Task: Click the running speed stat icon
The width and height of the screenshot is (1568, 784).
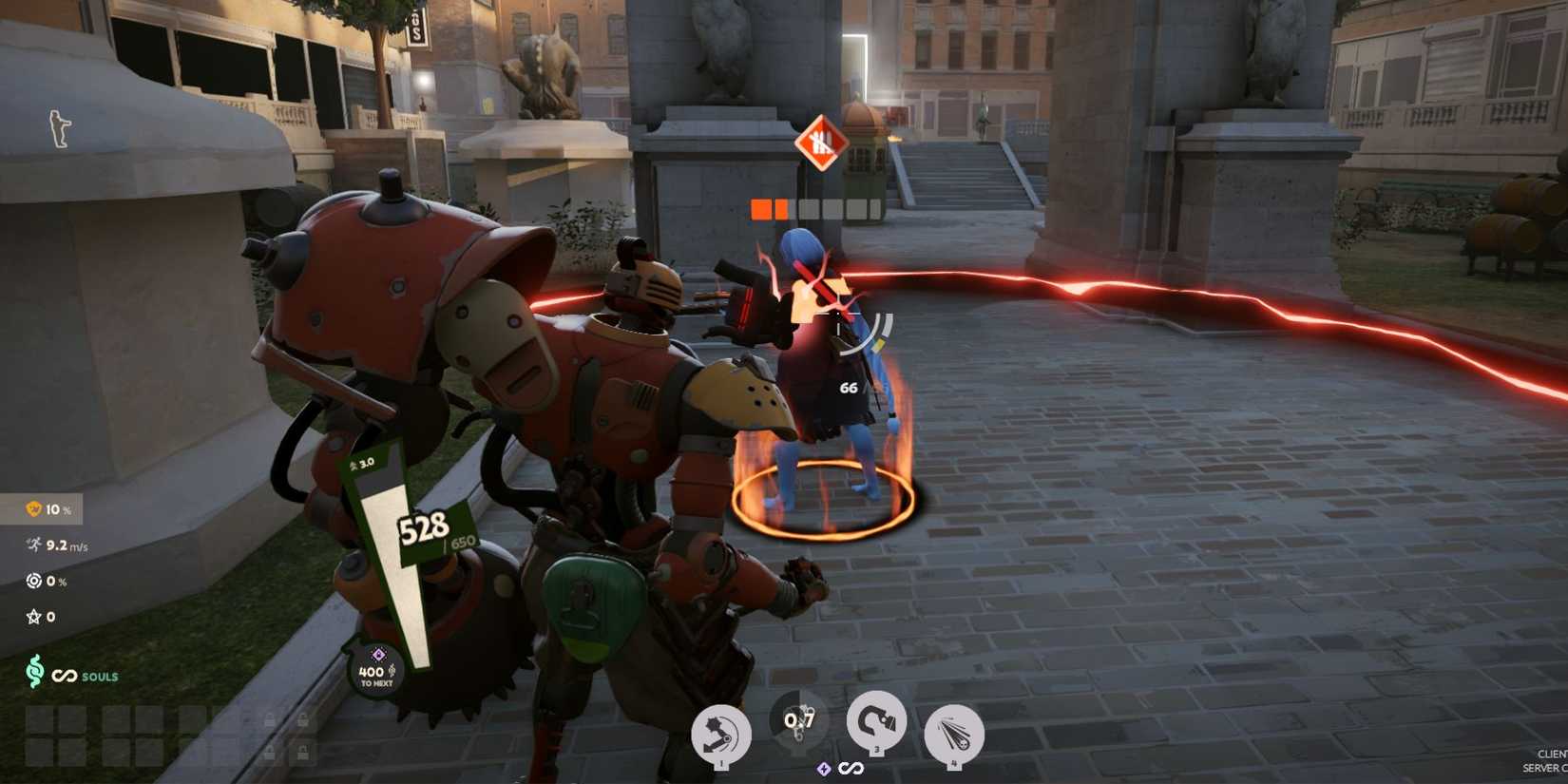Action: click(x=31, y=545)
